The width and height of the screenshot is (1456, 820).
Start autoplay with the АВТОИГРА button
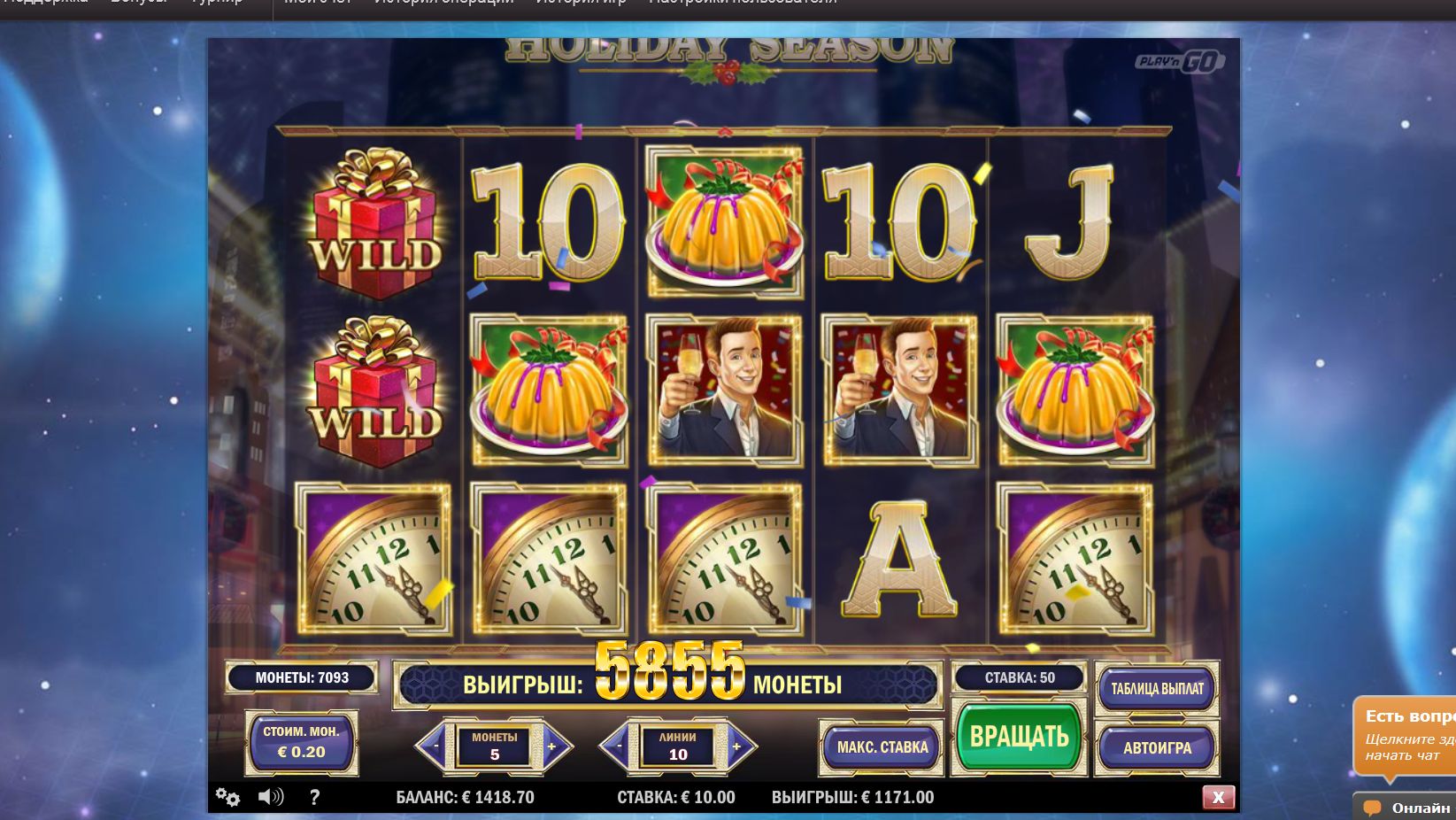[1157, 747]
